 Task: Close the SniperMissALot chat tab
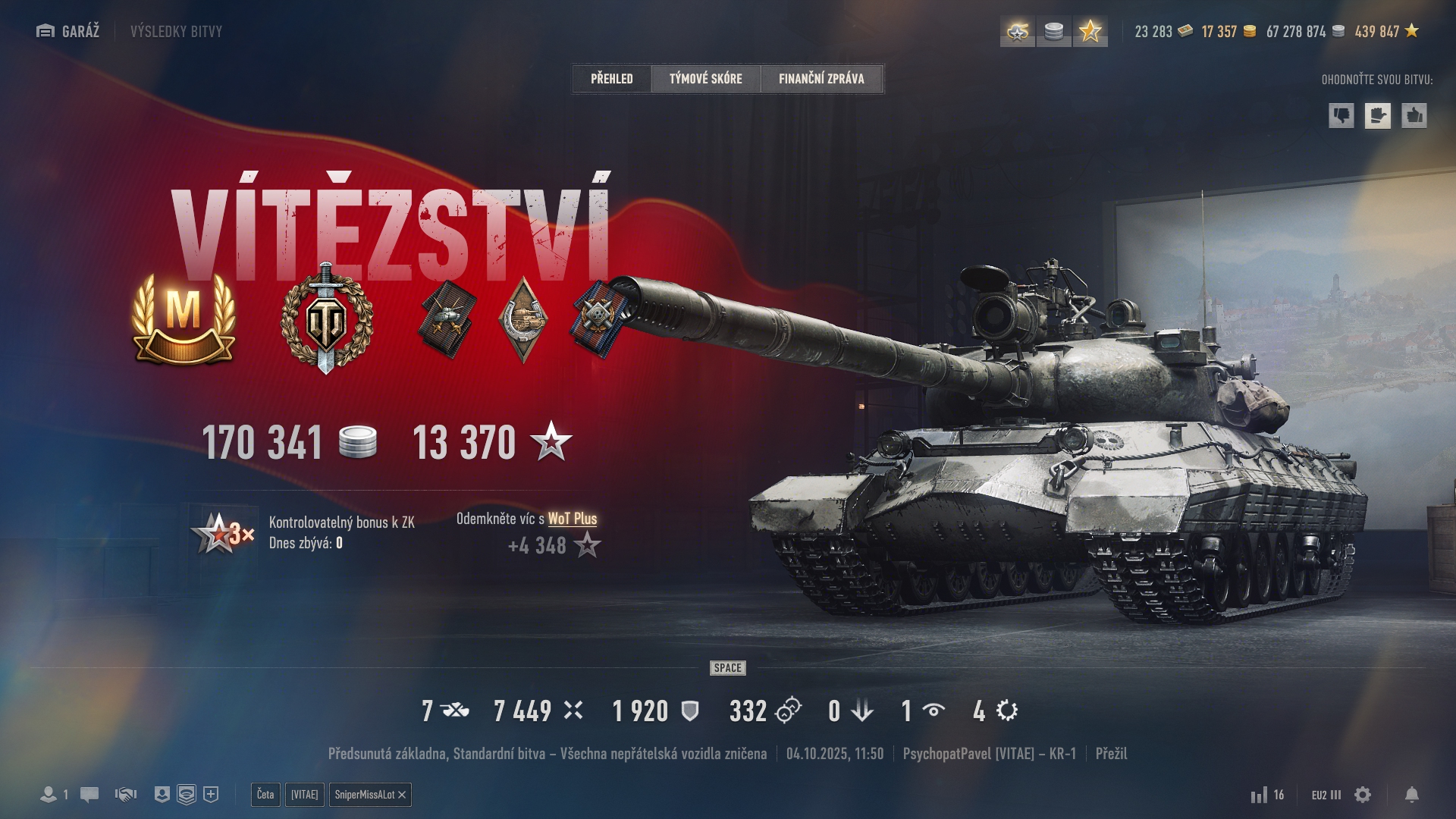pos(402,795)
